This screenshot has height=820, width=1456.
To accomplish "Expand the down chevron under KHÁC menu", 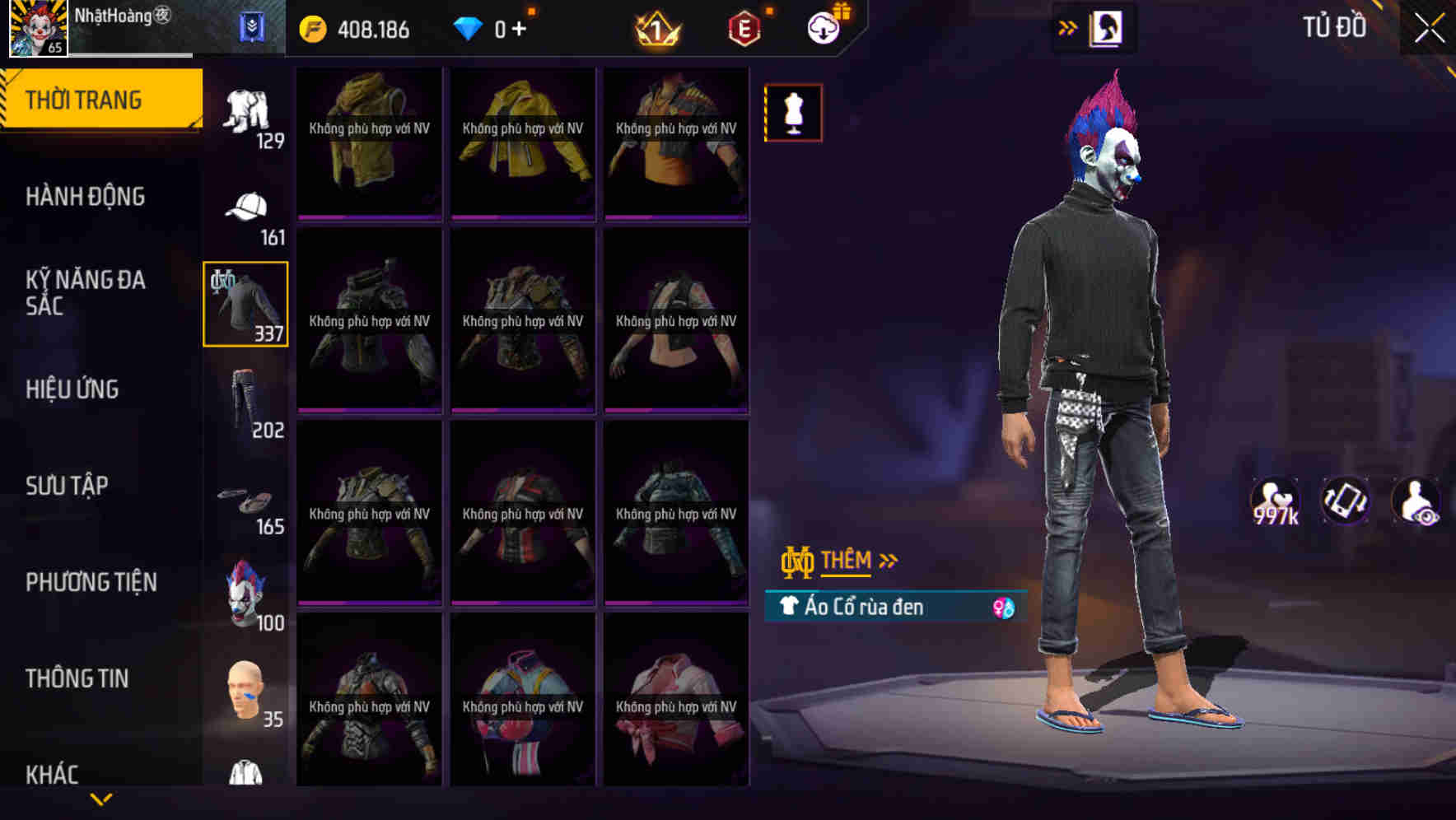I will pos(103,799).
